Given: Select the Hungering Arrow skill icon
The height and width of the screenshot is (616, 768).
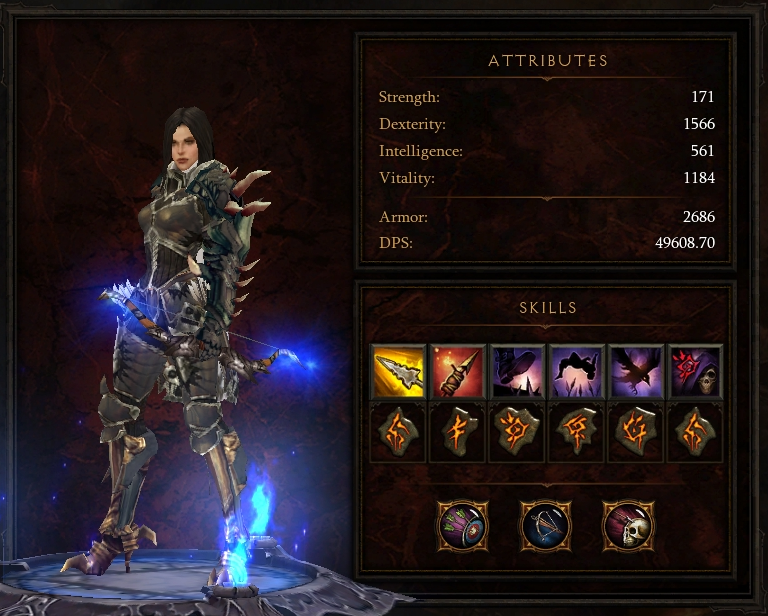Looking at the screenshot, I should tap(397, 371).
